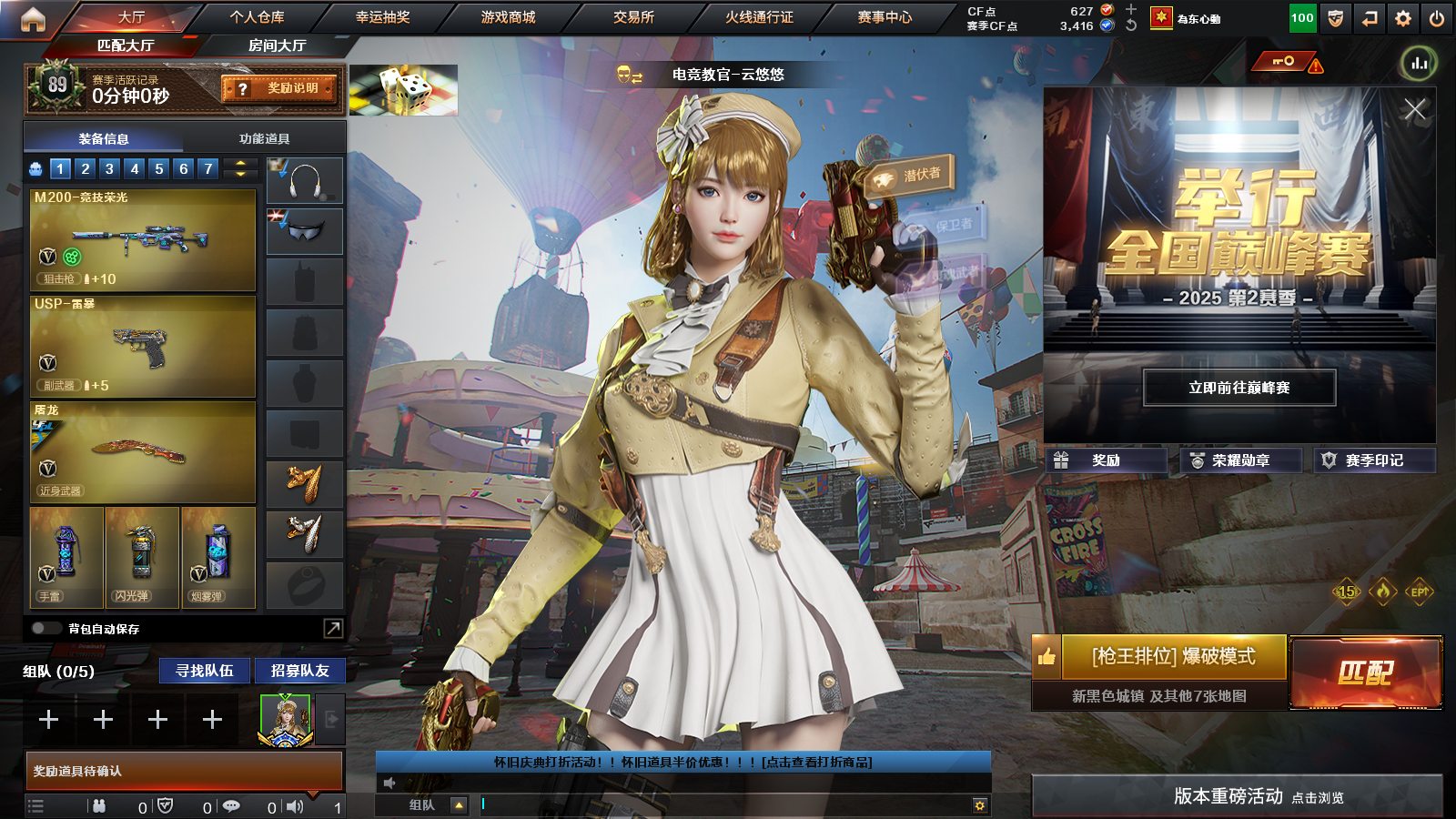The width and height of the screenshot is (1456, 819).
Task: Open the settings gear icon
Action: [1403, 18]
